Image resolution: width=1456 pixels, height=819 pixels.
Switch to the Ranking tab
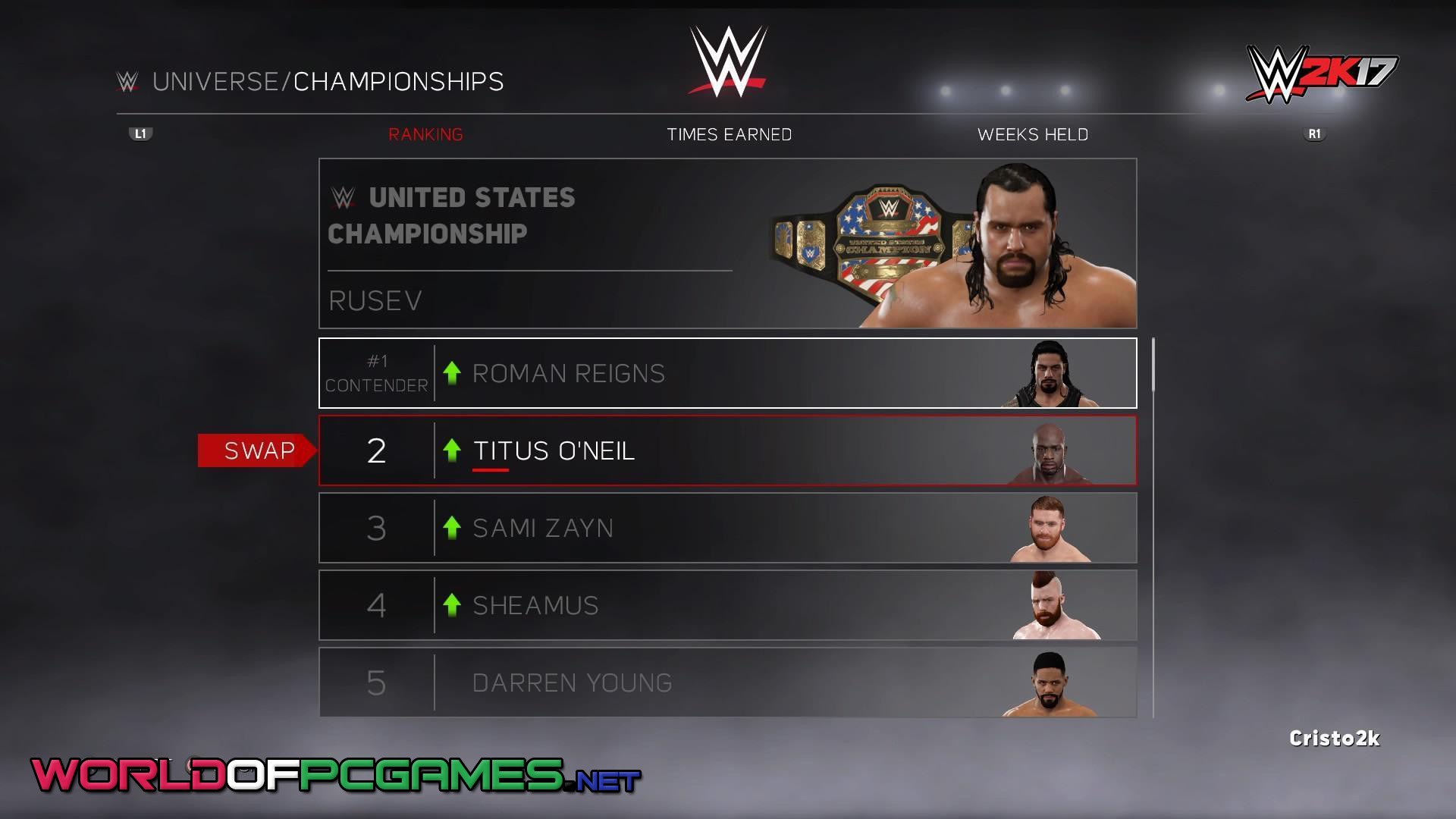(x=425, y=134)
